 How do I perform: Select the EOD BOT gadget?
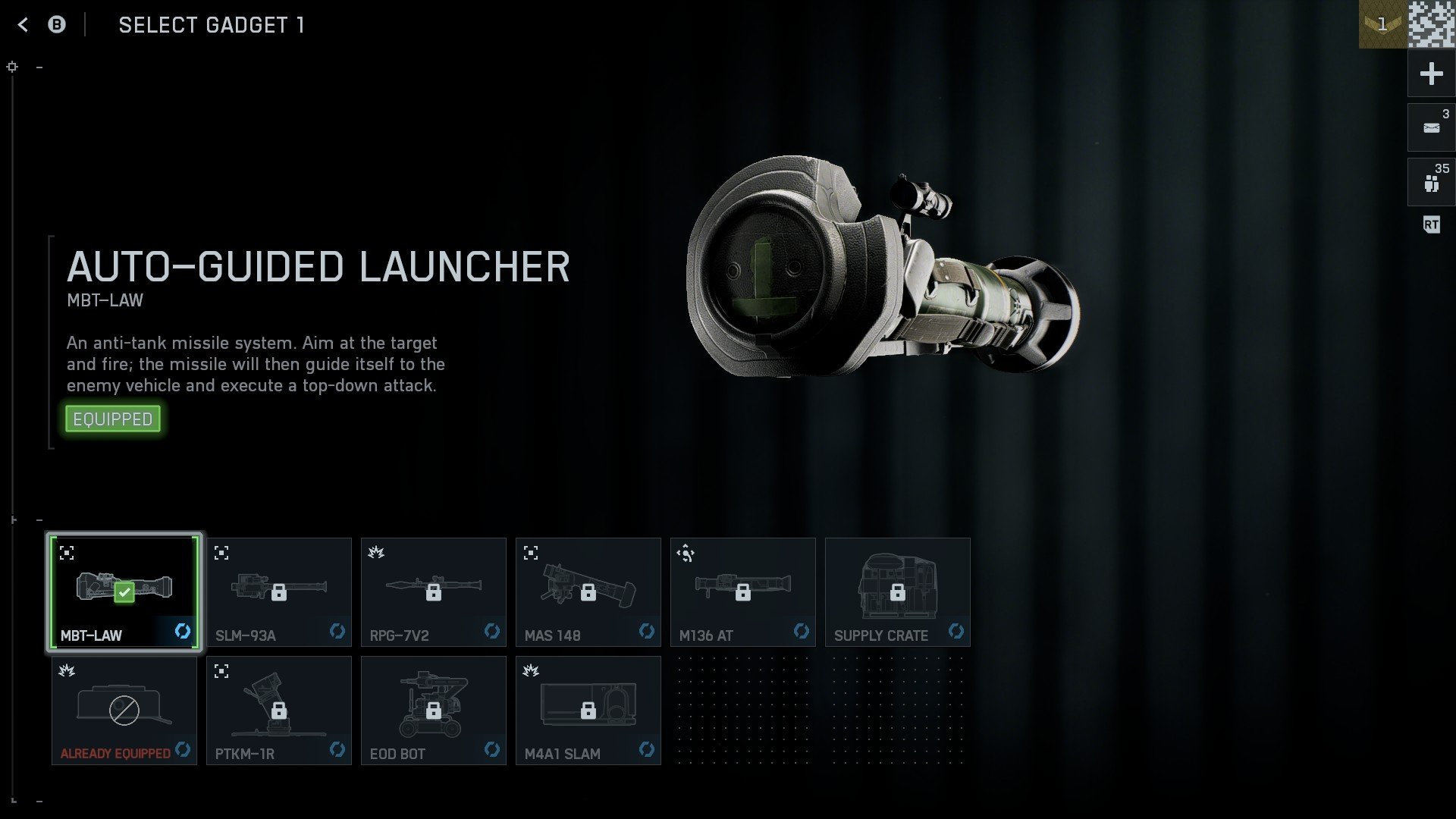433,711
